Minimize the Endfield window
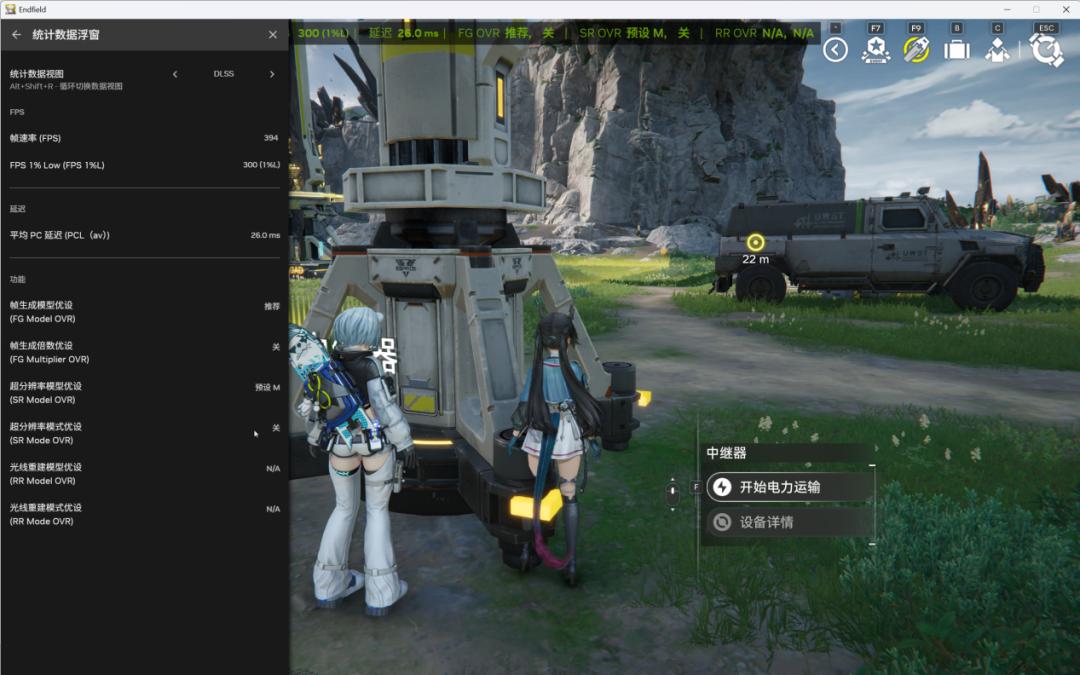 pyautogui.click(x=1008, y=9)
